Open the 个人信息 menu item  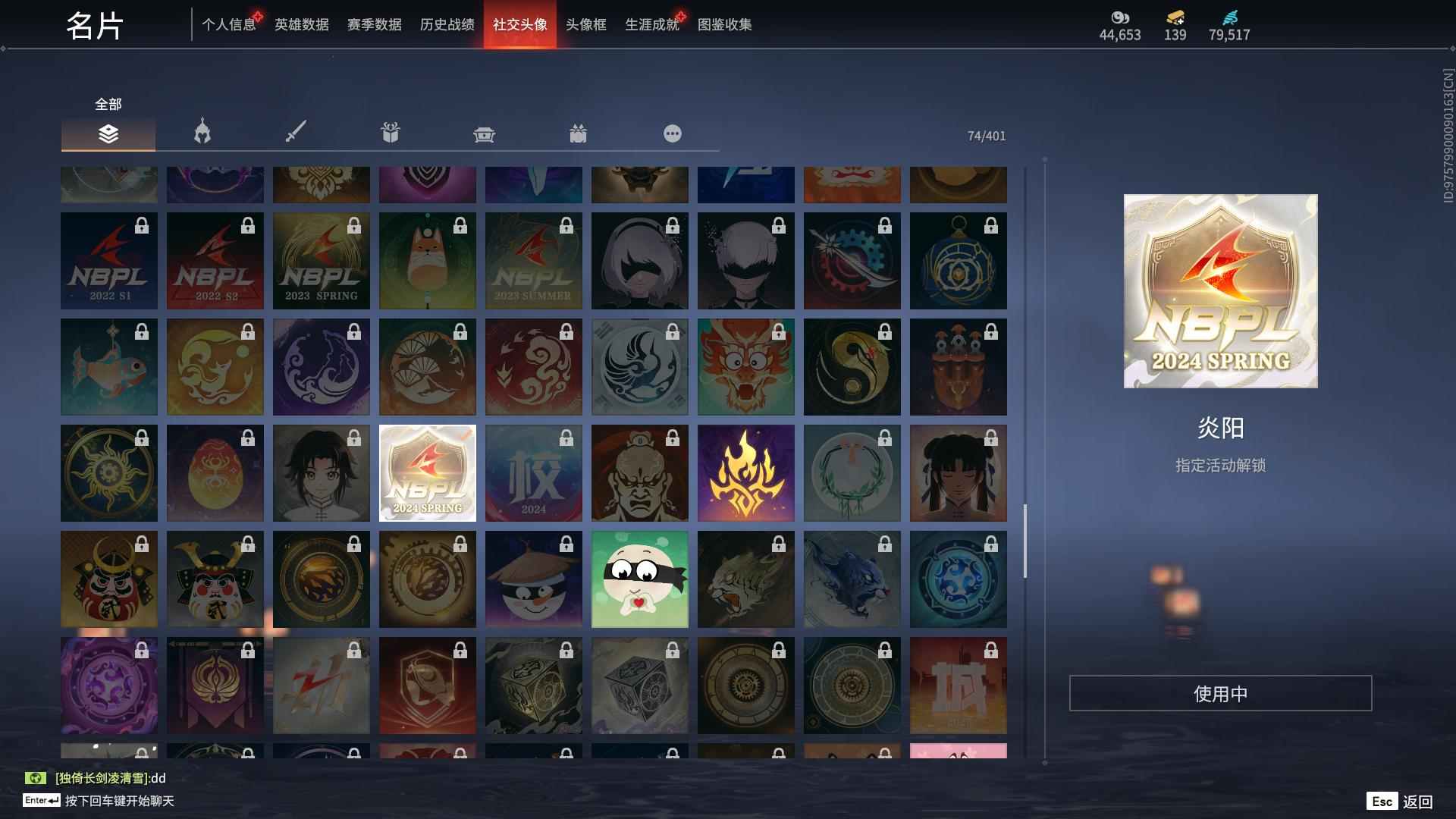pyautogui.click(x=229, y=24)
